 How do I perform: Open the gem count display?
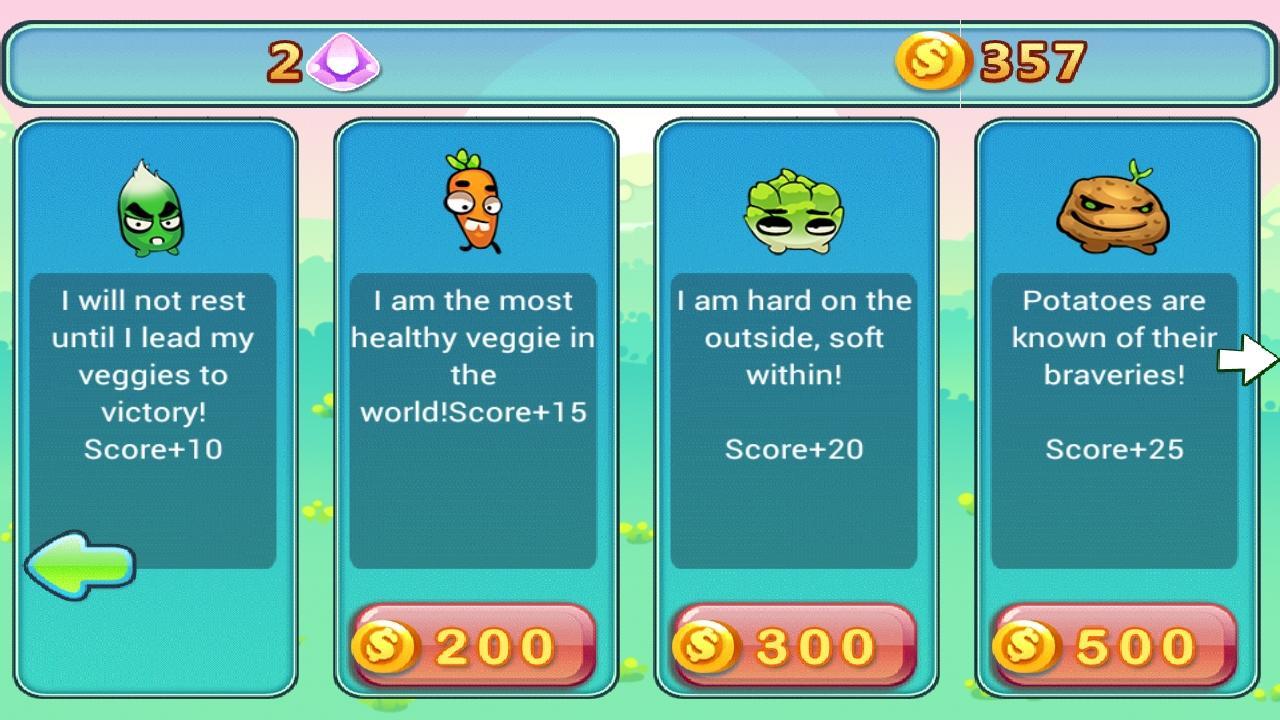[x=320, y=62]
